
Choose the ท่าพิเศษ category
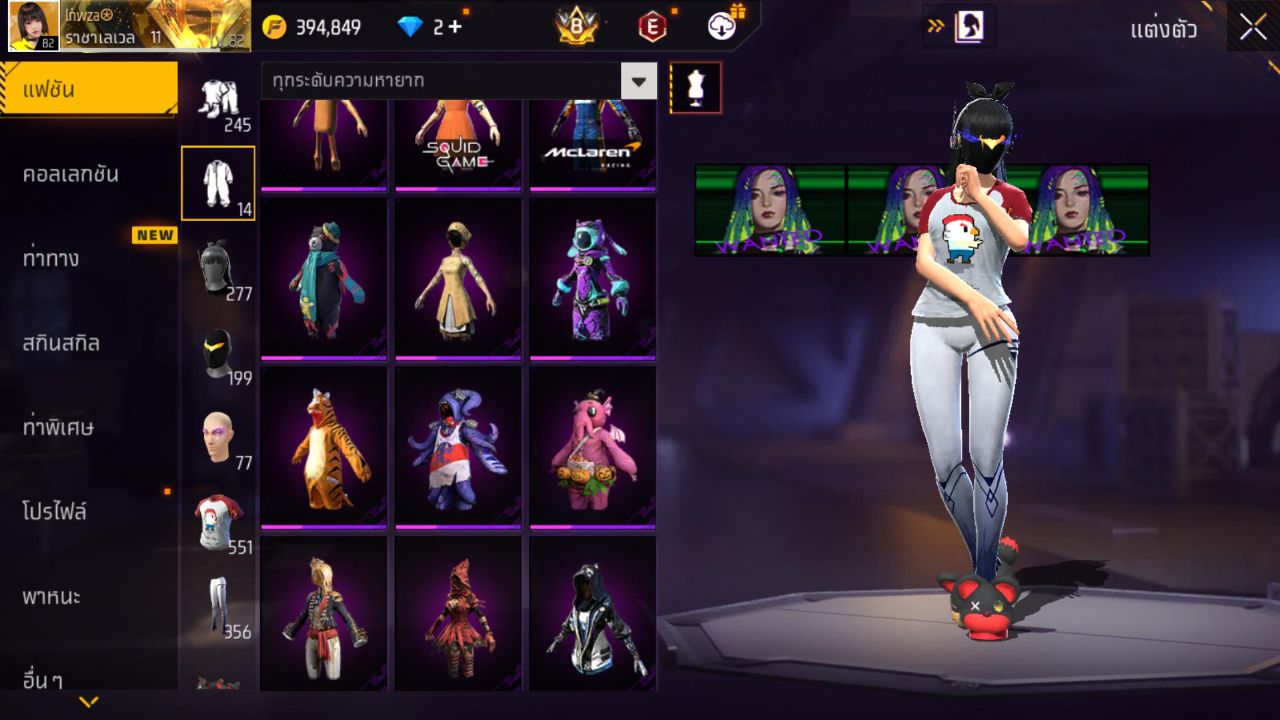58,428
